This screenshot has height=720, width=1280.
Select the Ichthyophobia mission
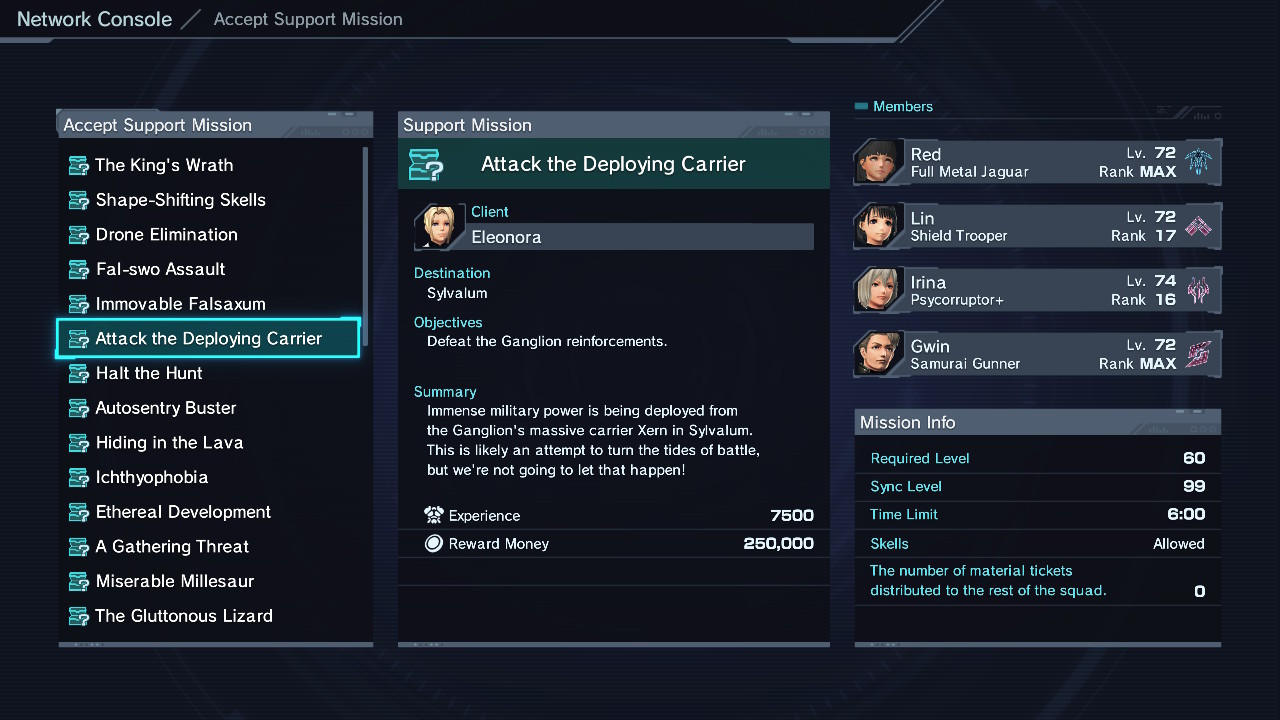151,477
